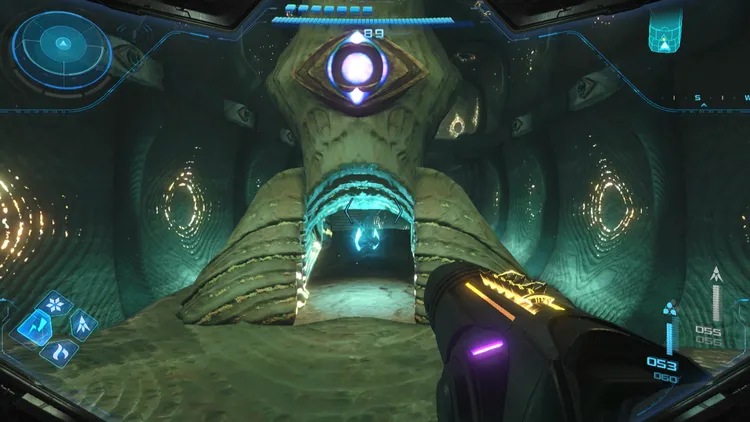Screen dimensions: 750x422
Task: Select the ice snowflake beam
Action: (x=57, y=303)
